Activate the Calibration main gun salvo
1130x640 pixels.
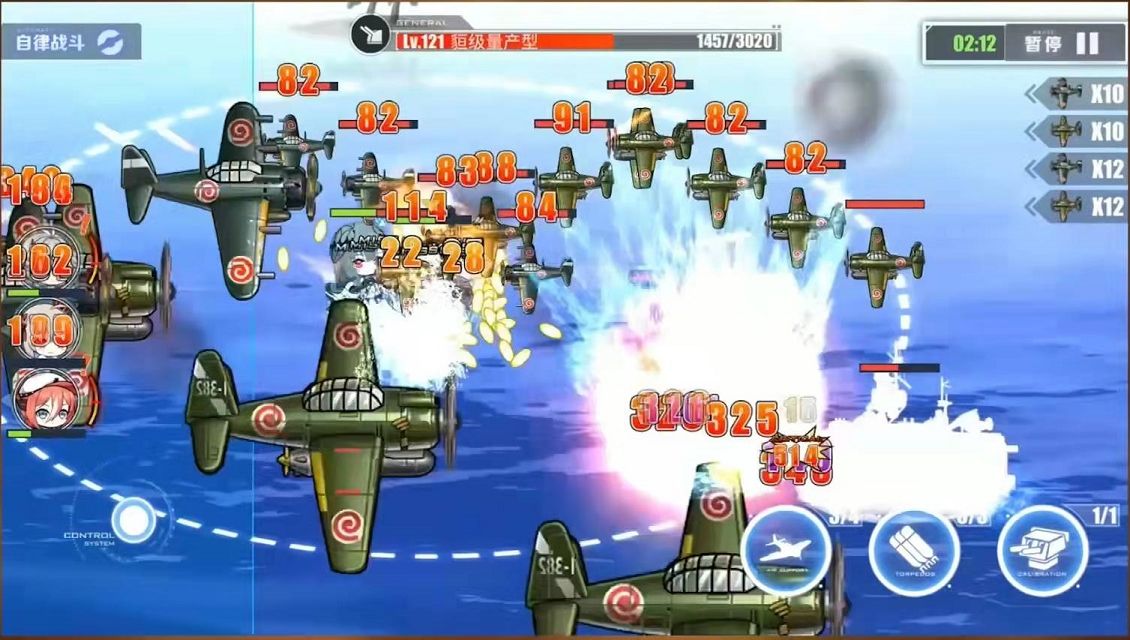coord(1042,552)
